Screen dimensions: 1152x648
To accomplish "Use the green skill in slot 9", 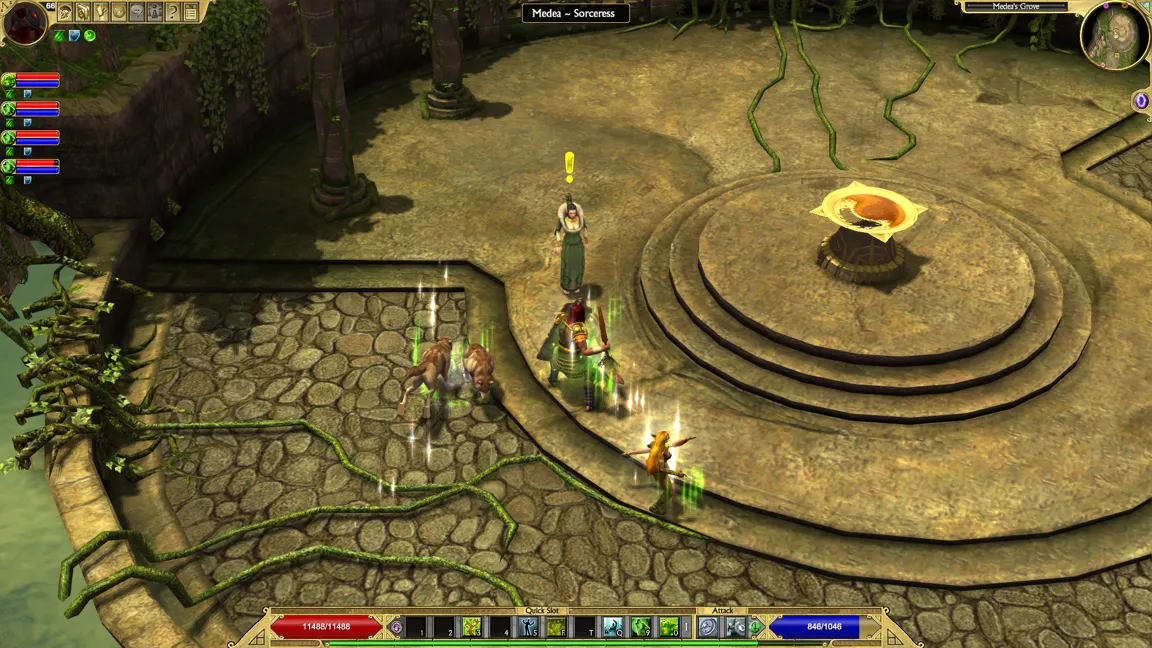I will point(640,627).
